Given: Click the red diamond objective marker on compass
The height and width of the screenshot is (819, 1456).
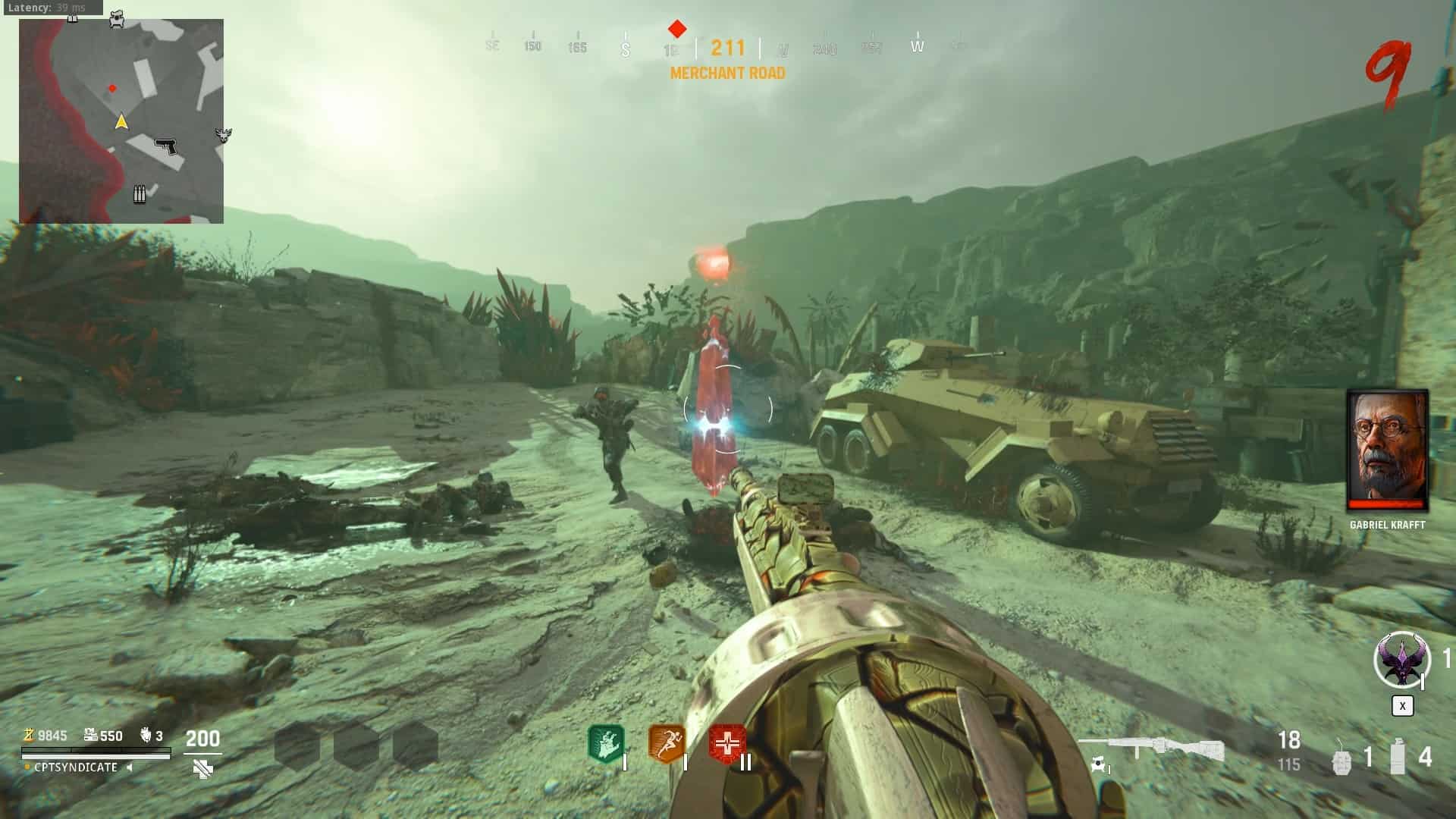Looking at the screenshot, I should tap(677, 30).
